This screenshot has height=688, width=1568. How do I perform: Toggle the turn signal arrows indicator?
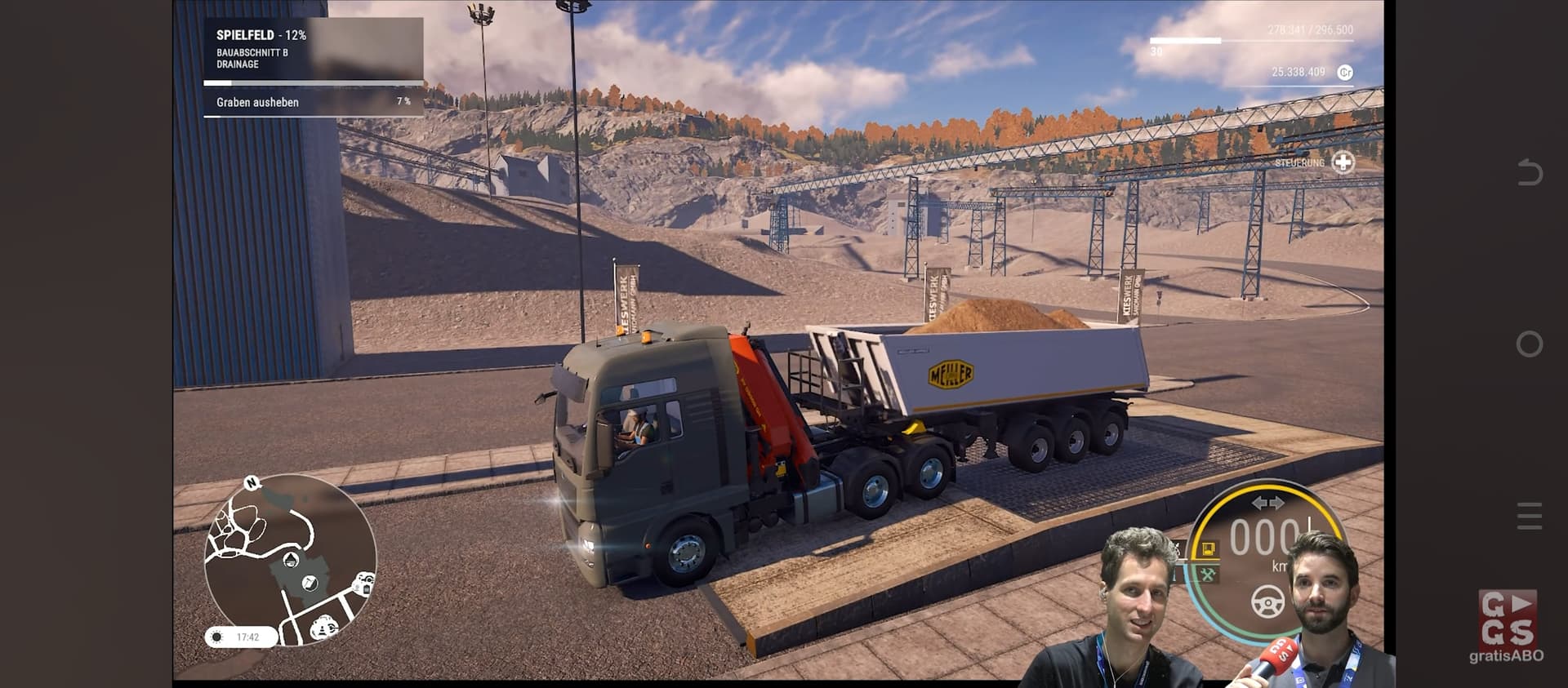1267,504
